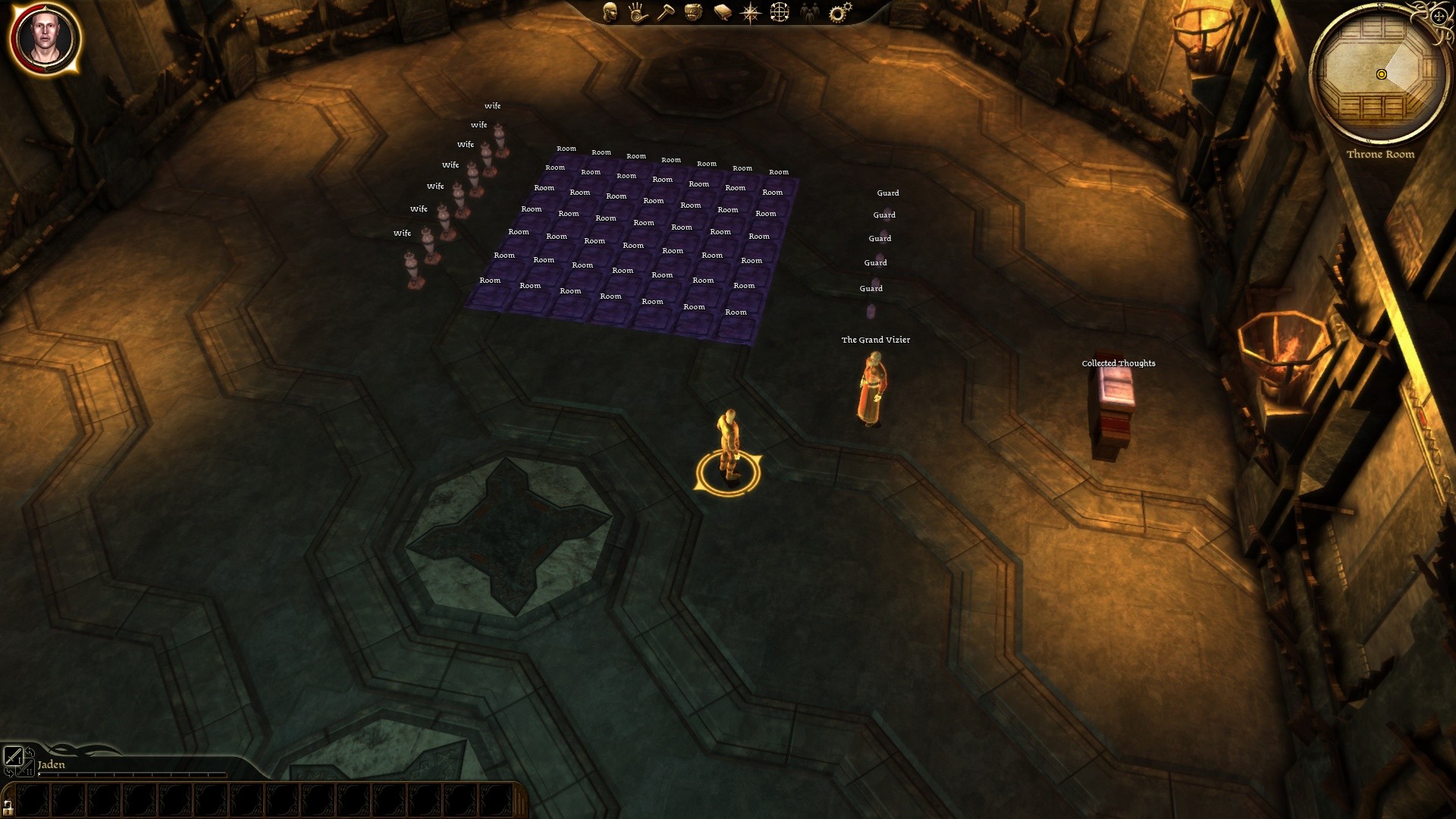Open the tactics crosshair icon
The height and width of the screenshot is (819, 1456).
pyautogui.click(x=780, y=11)
